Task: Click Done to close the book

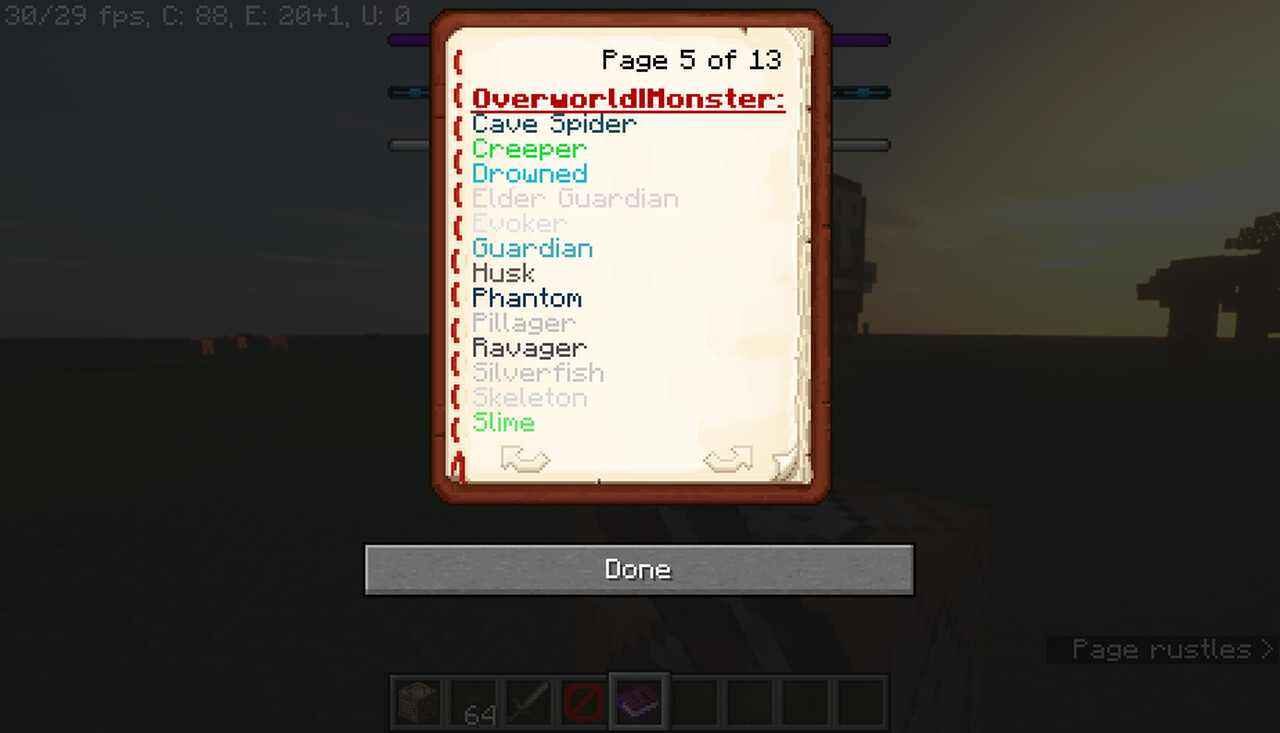Action: point(639,569)
